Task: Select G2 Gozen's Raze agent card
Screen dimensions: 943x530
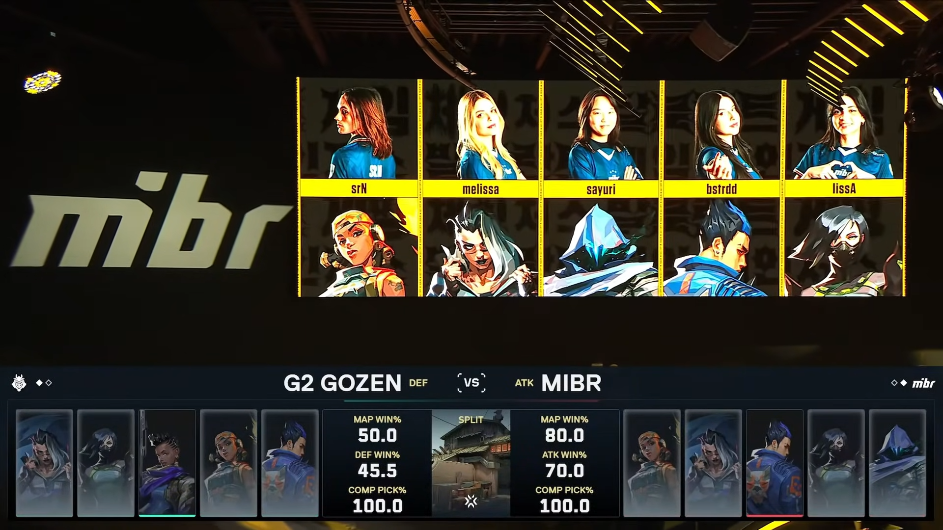Action: (x=229, y=462)
